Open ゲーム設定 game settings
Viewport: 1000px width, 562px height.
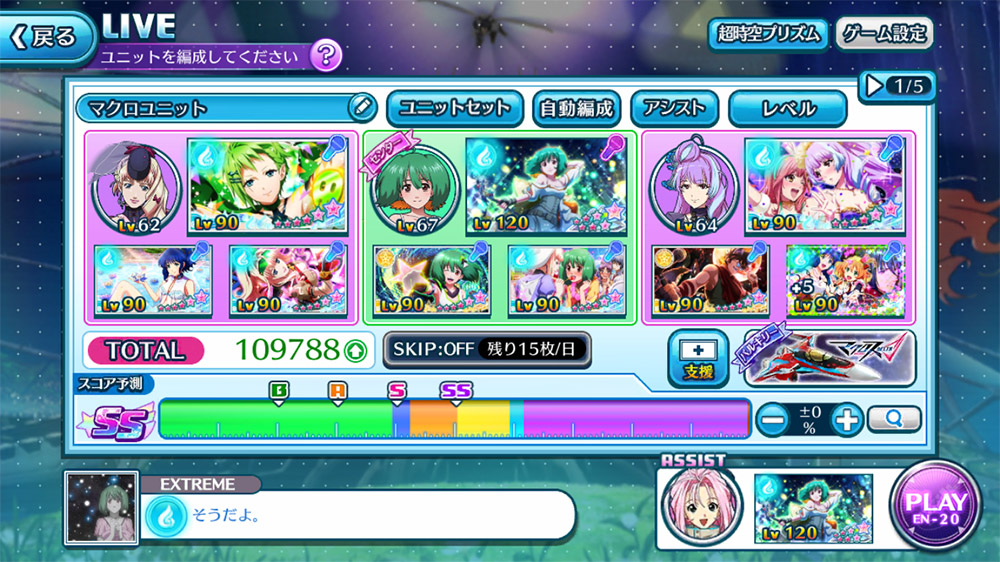pos(883,34)
